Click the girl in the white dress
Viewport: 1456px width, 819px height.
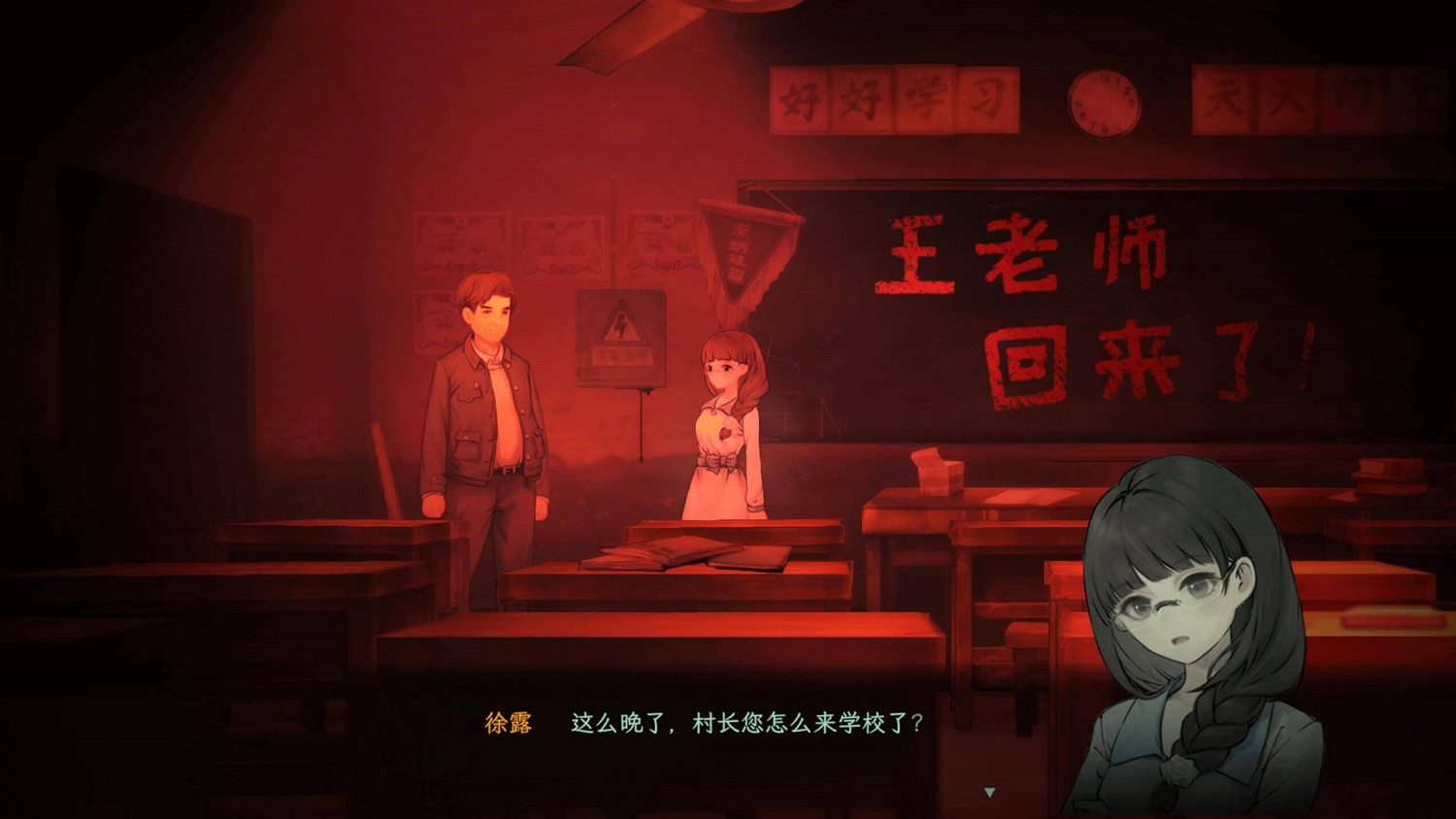726,427
